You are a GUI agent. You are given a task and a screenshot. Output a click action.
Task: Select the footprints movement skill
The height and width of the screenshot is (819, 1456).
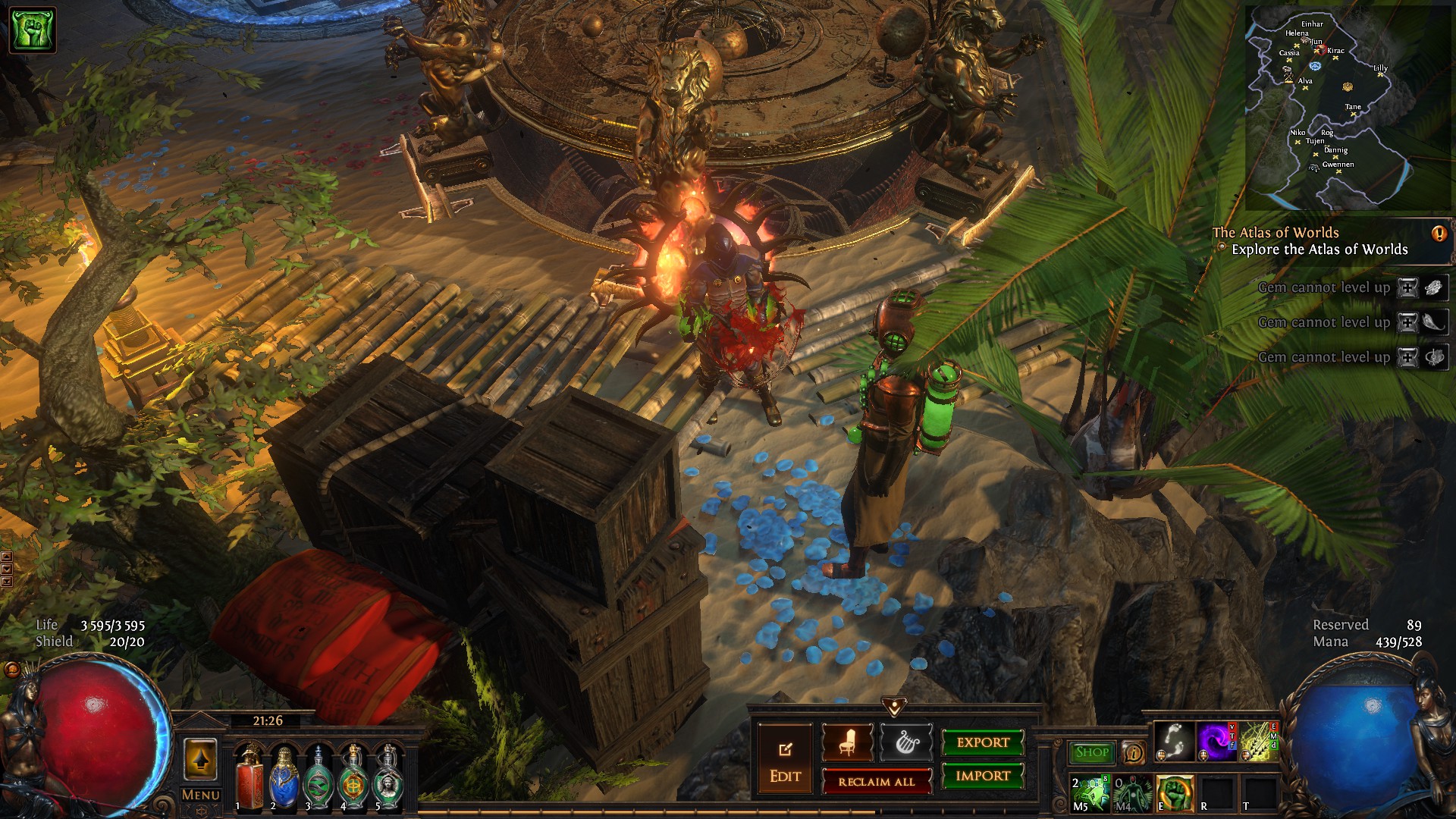(x=1174, y=741)
